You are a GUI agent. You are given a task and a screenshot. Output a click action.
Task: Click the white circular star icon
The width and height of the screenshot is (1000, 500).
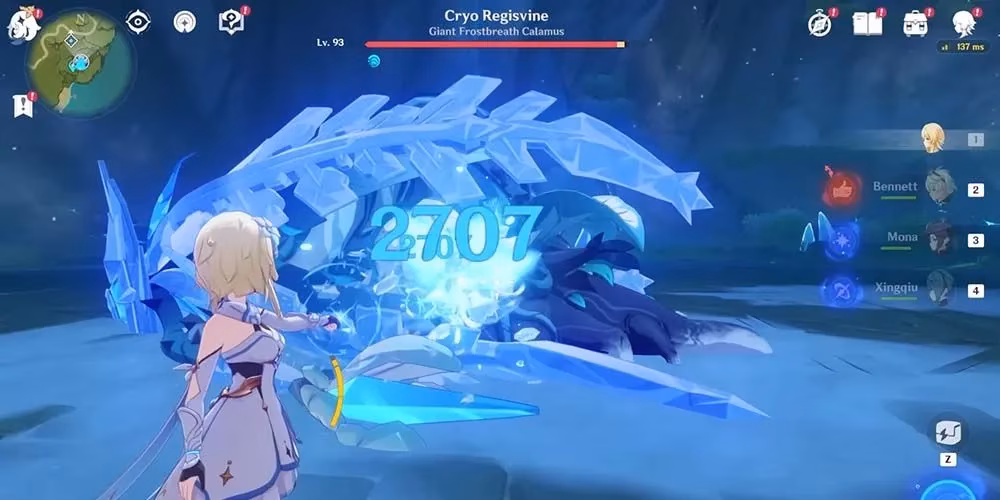[x=184, y=22]
